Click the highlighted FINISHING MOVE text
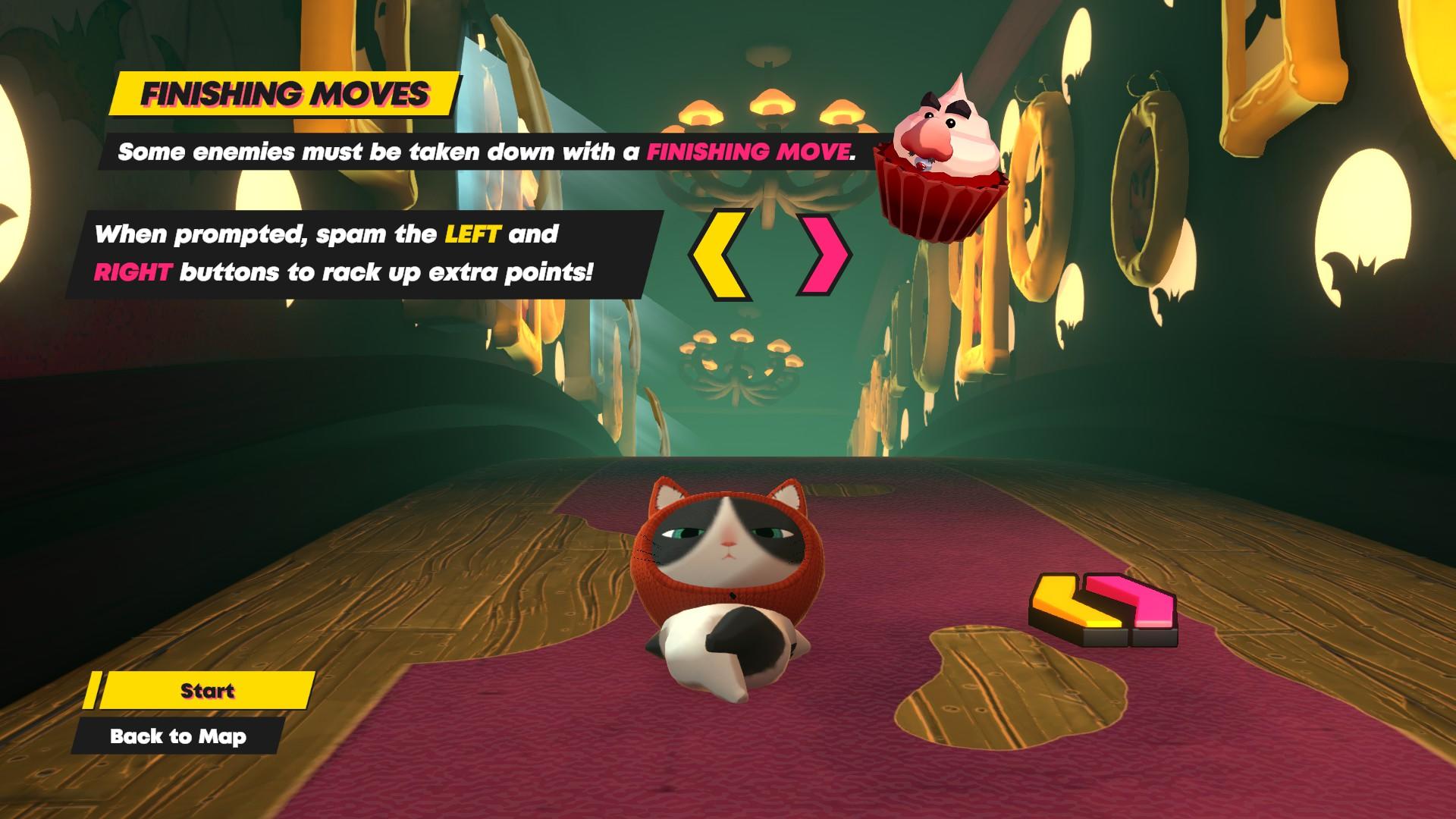The height and width of the screenshot is (819, 1456). click(x=749, y=152)
